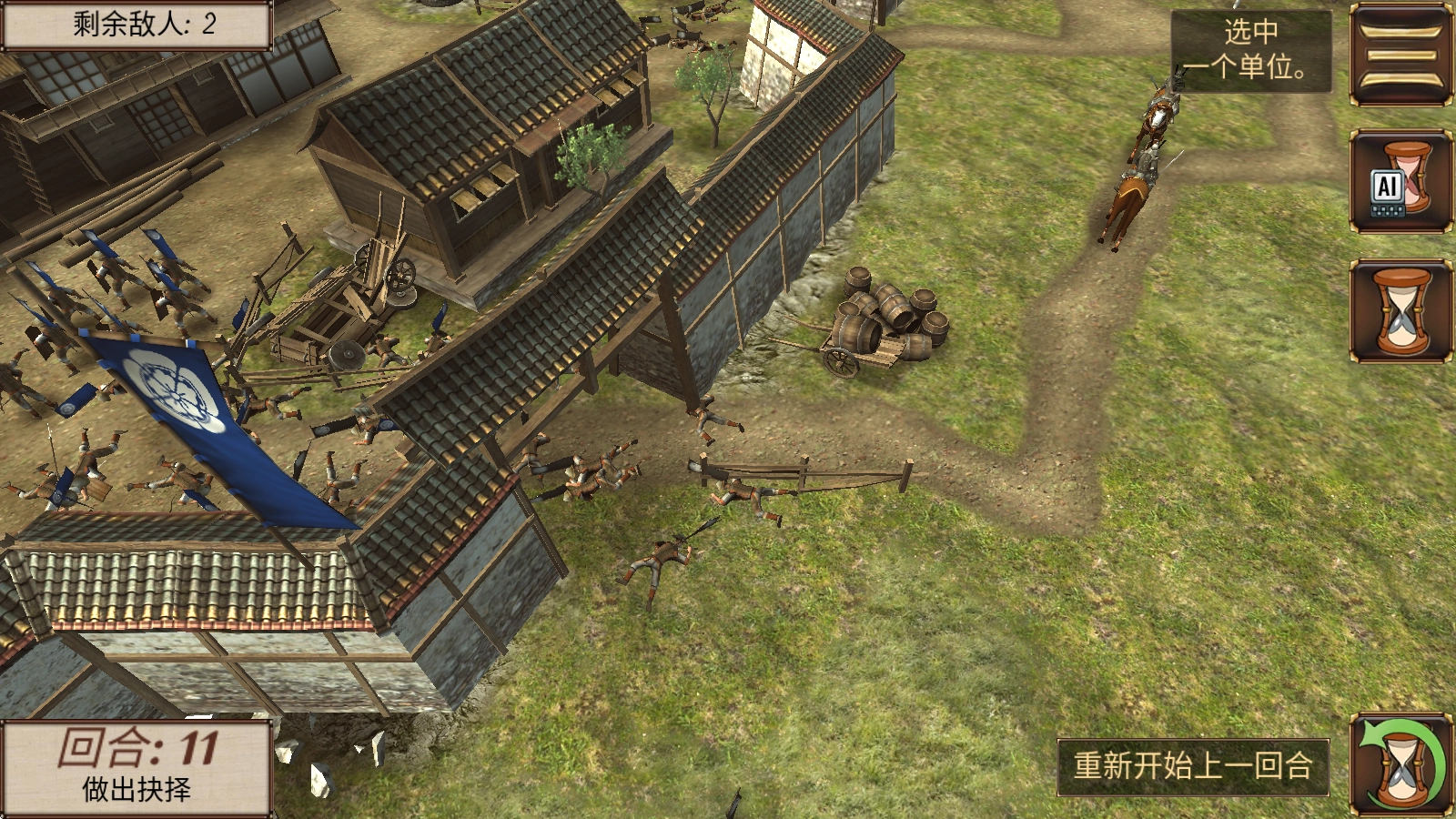The image size is (1456, 819).
Task: Activate the AI hourglass auto-turn button
Action: coord(1400,182)
